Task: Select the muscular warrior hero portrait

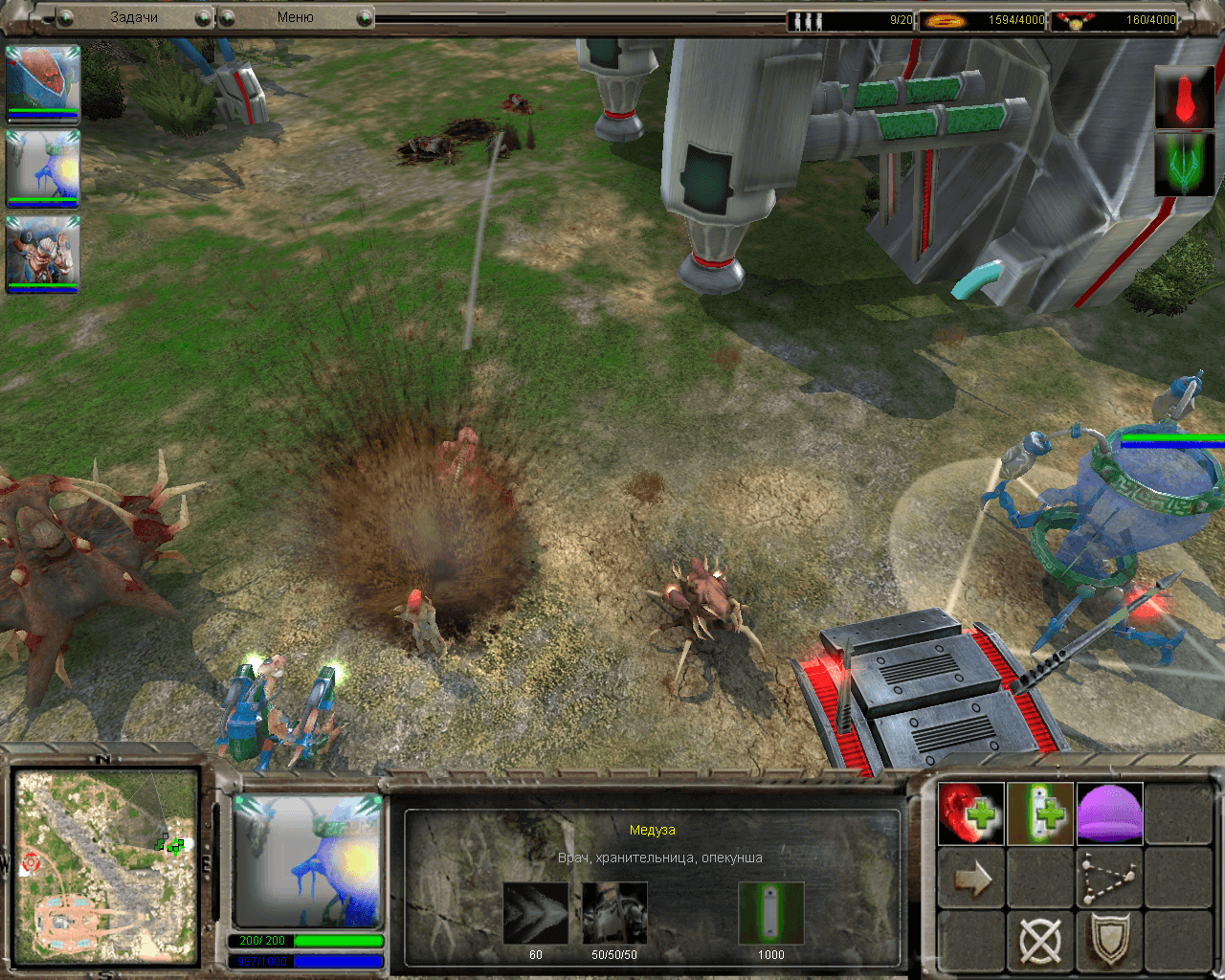Action: tap(42, 253)
